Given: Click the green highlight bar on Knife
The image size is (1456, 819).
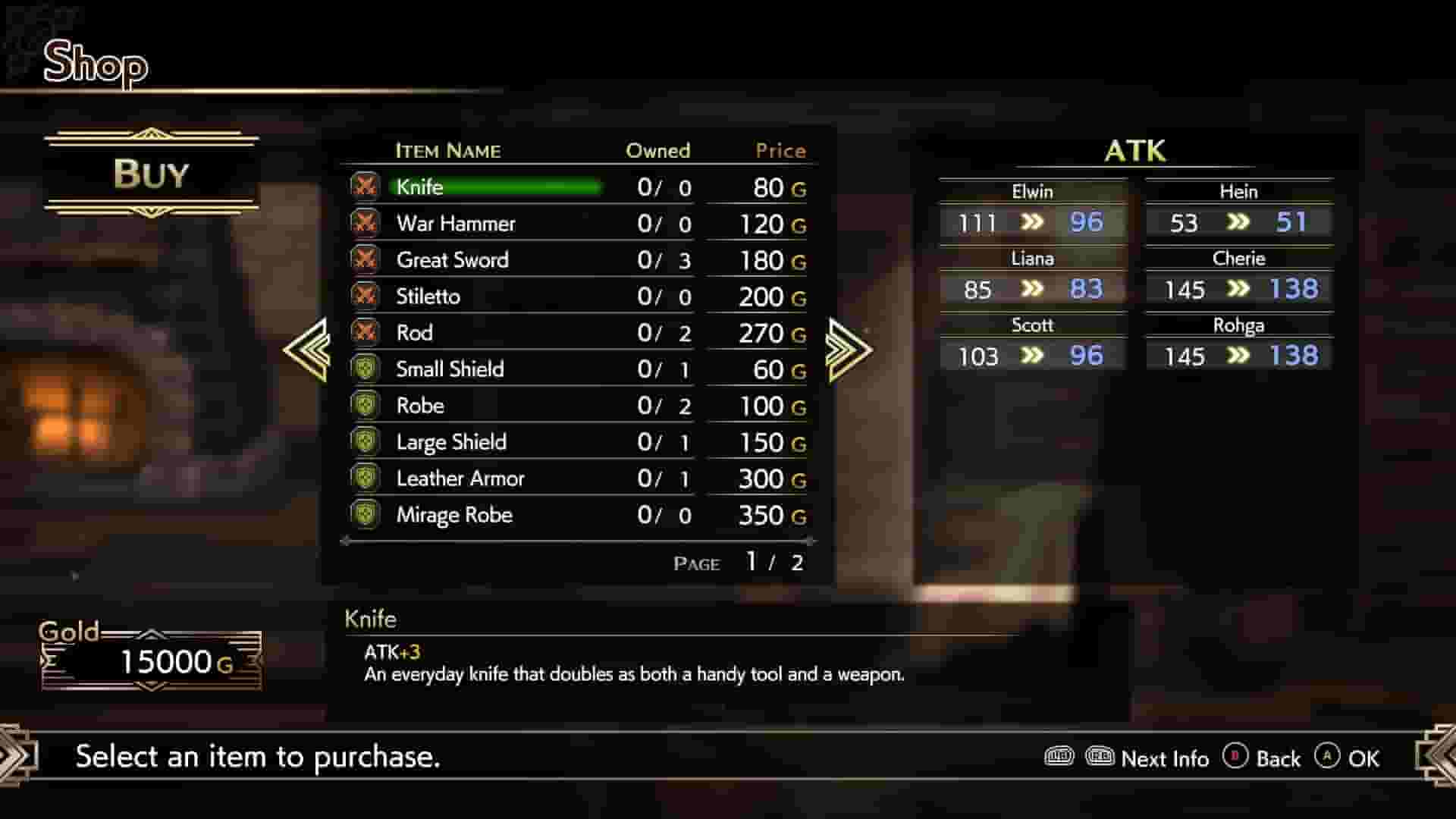Looking at the screenshot, I should (x=497, y=187).
